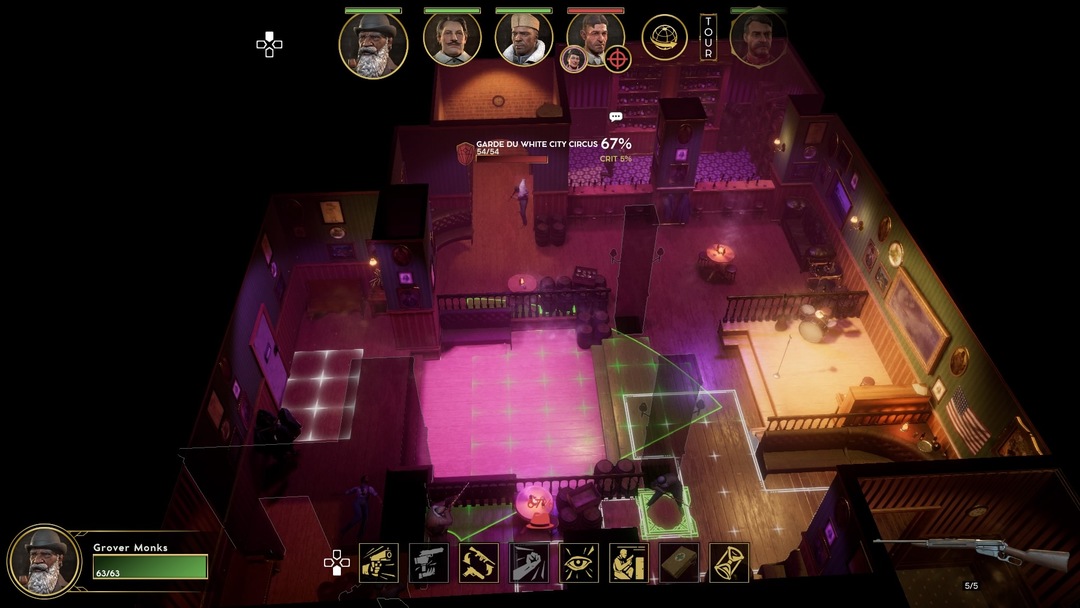Use the punch melee ability icon
1080x608 pixels.
point(529,563)
